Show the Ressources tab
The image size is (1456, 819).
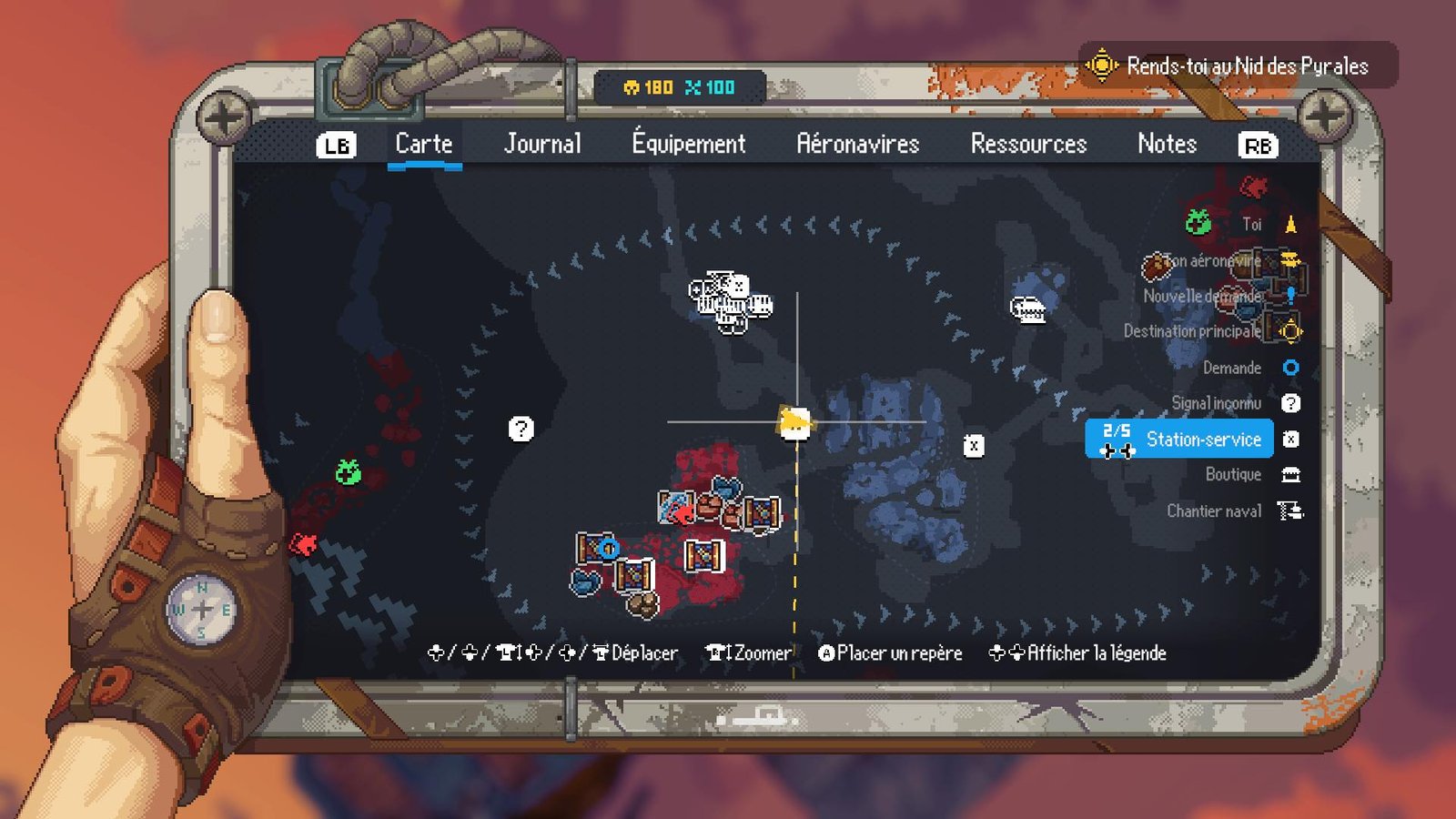coord(1028,144)
